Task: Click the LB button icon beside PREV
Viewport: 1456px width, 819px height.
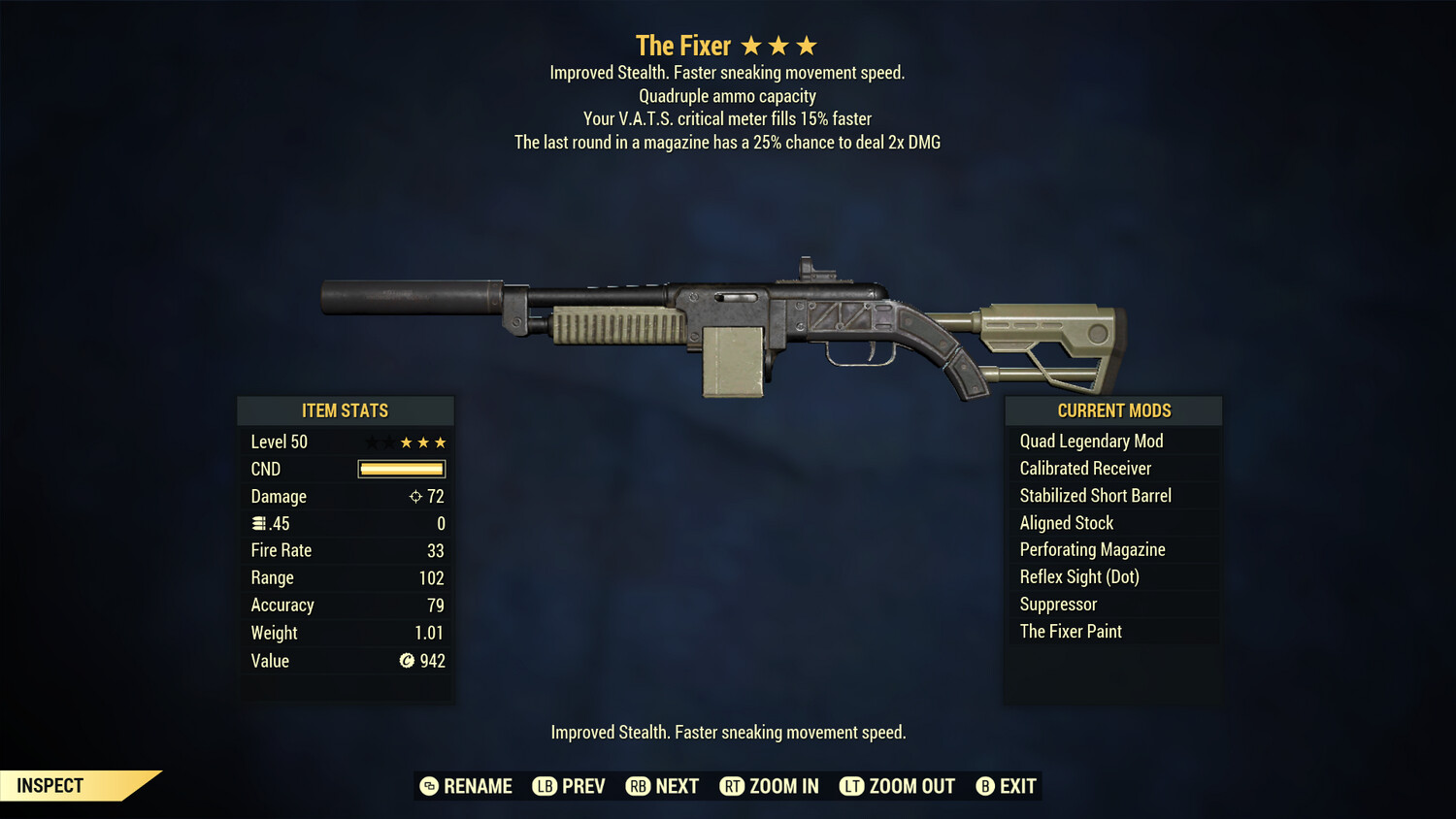Action: 546,786
